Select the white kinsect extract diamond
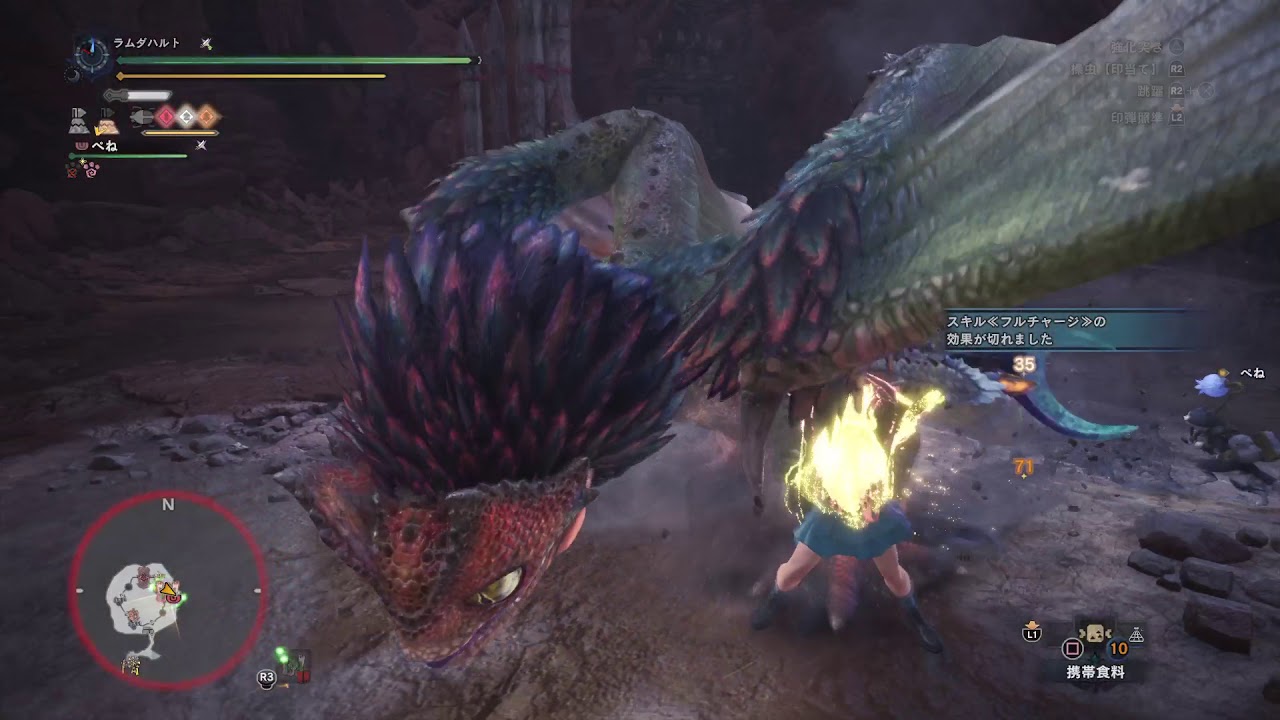1280x720 pixels. [x=186, y=117]
